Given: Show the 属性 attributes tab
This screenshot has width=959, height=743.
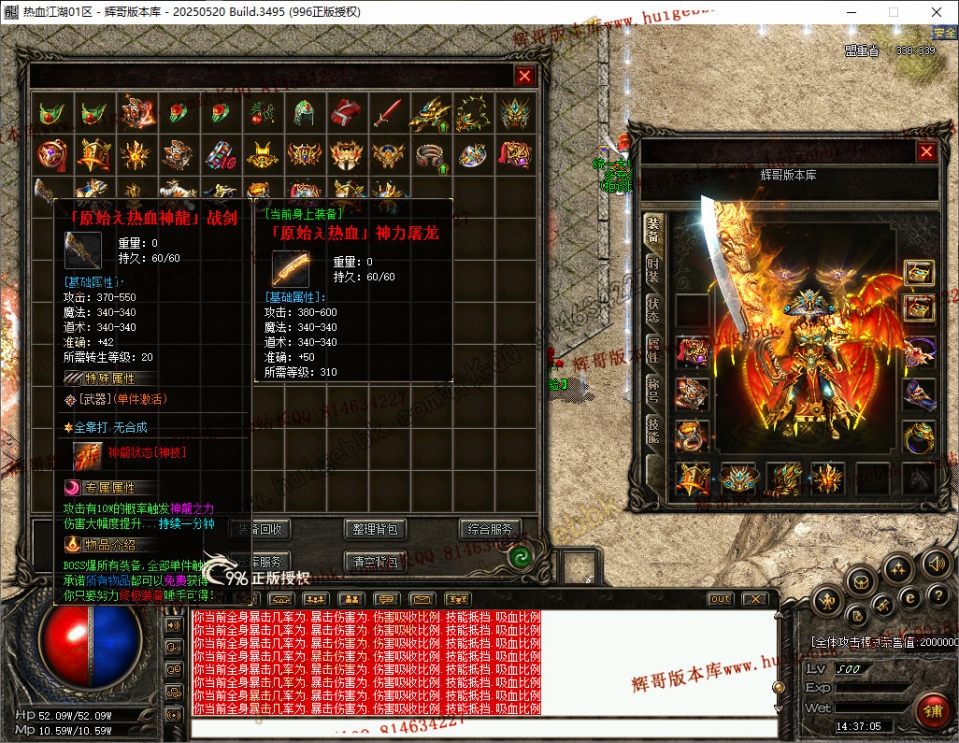Looking at the screenshot, I should [x=653, y=349].
